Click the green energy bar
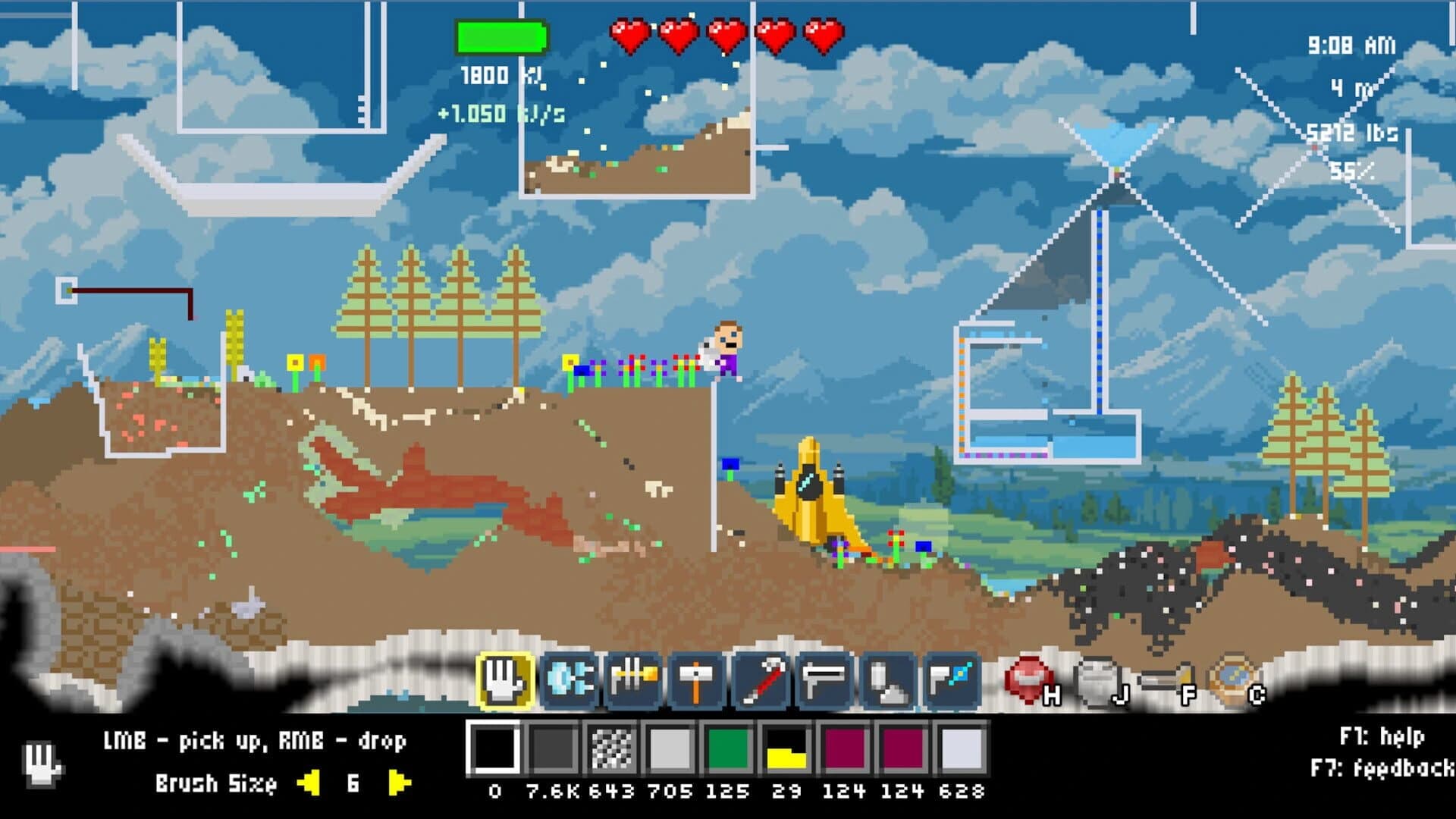1456x819 pixels. pos(500,36)
